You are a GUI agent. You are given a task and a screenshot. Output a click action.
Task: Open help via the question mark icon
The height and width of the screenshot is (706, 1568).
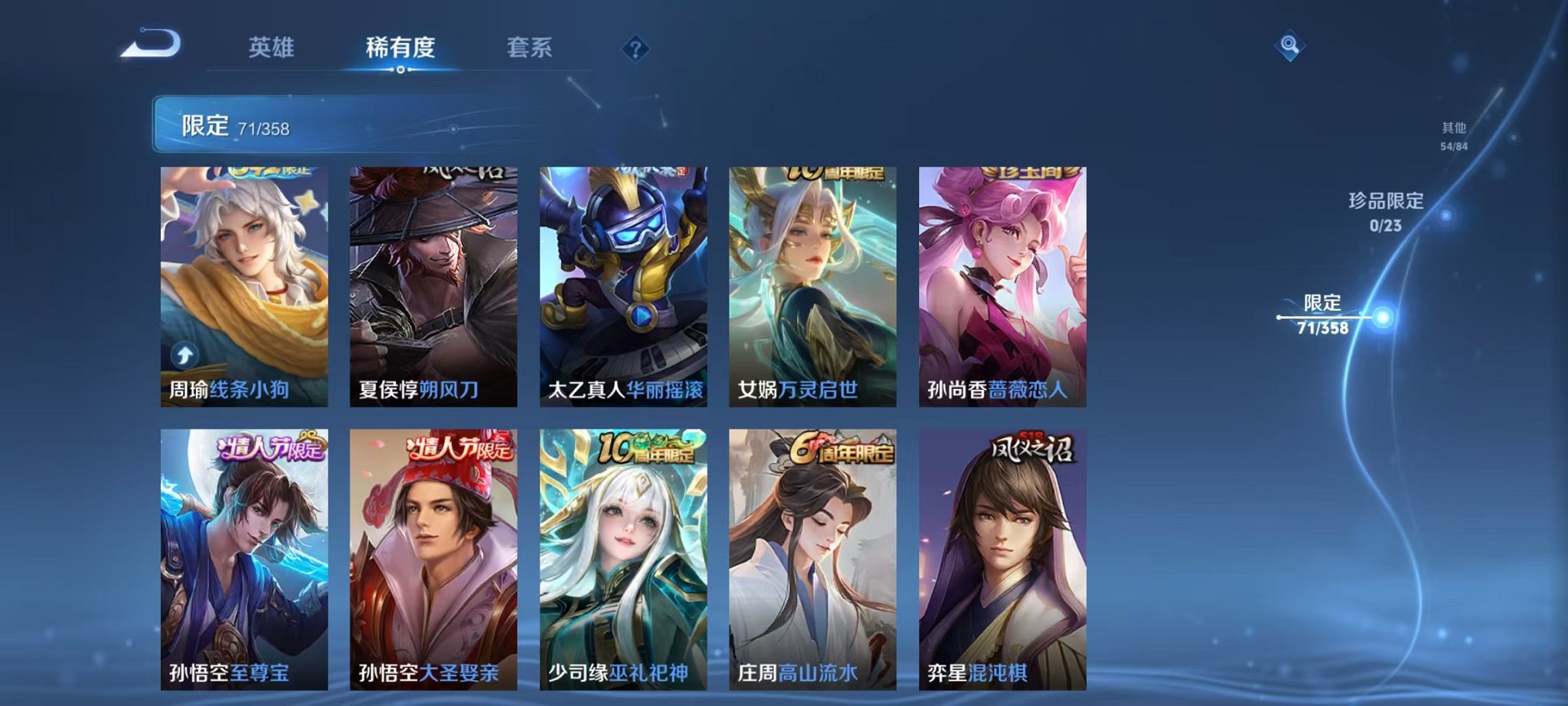click(x=635, y=50)
